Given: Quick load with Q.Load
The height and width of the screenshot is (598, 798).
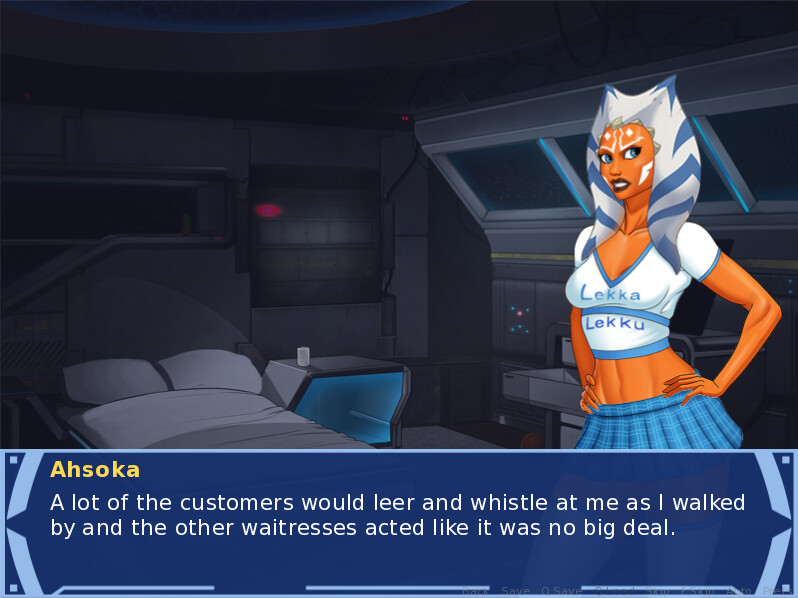Looking at the screenshot, I should coord(616,591).
